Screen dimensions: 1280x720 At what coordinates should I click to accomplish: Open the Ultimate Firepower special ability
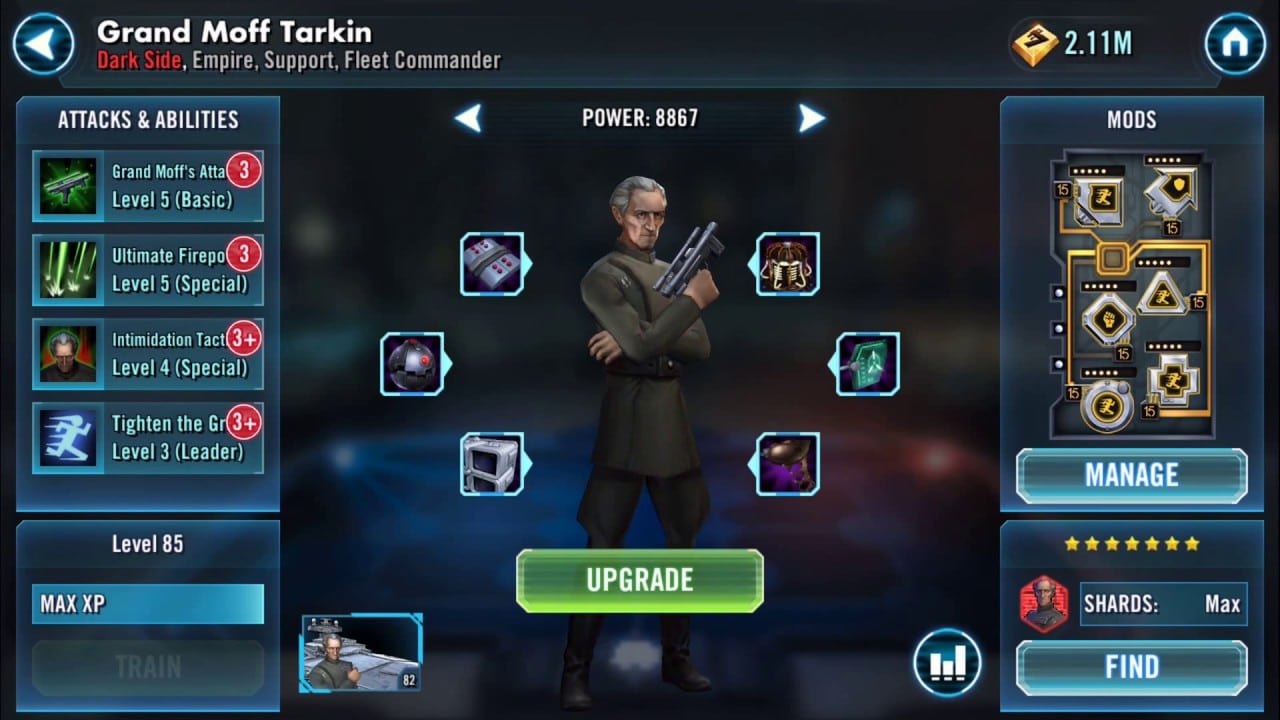click(148, 270)
